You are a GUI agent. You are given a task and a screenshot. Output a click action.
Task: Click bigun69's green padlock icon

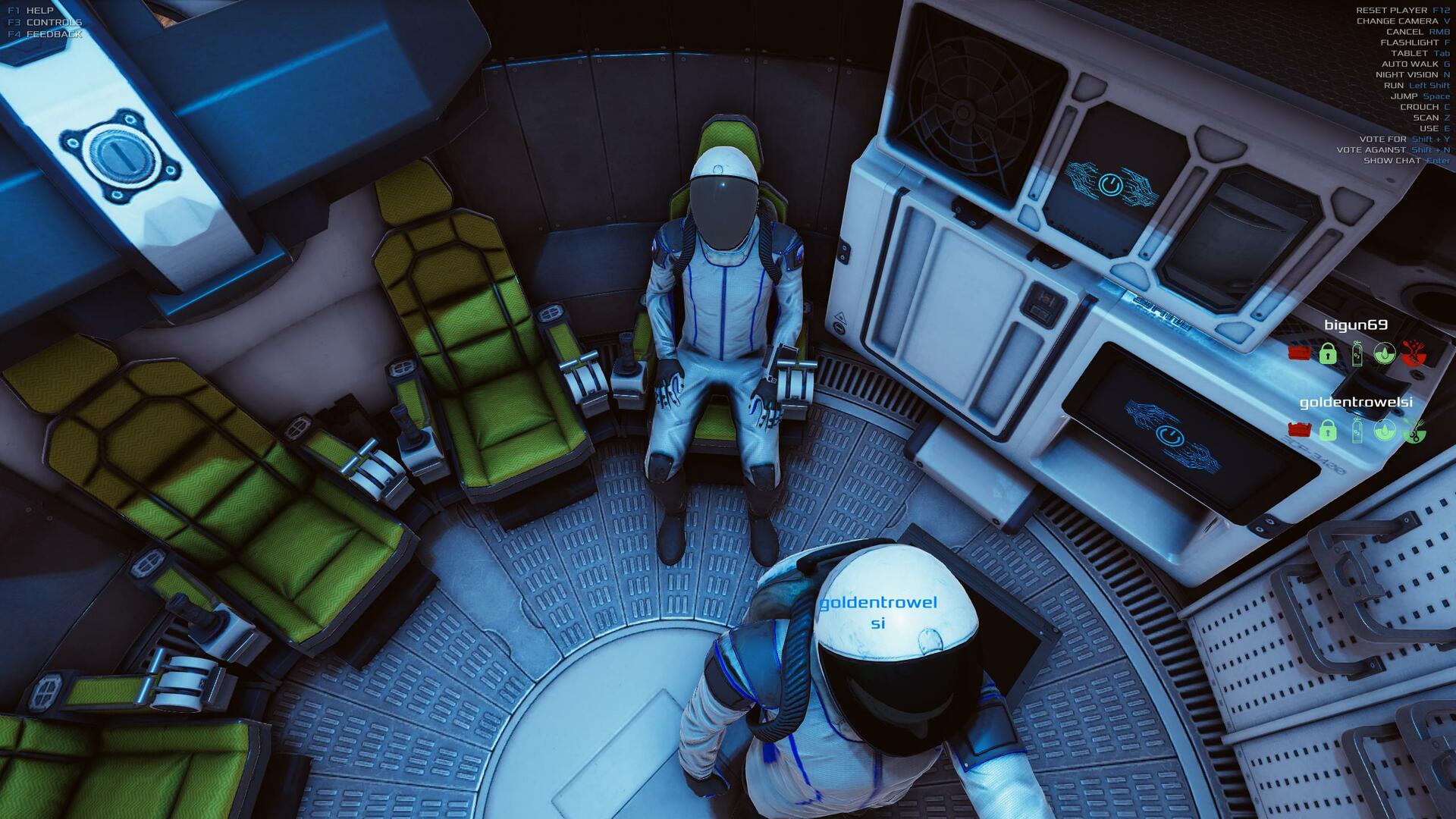1327,353
